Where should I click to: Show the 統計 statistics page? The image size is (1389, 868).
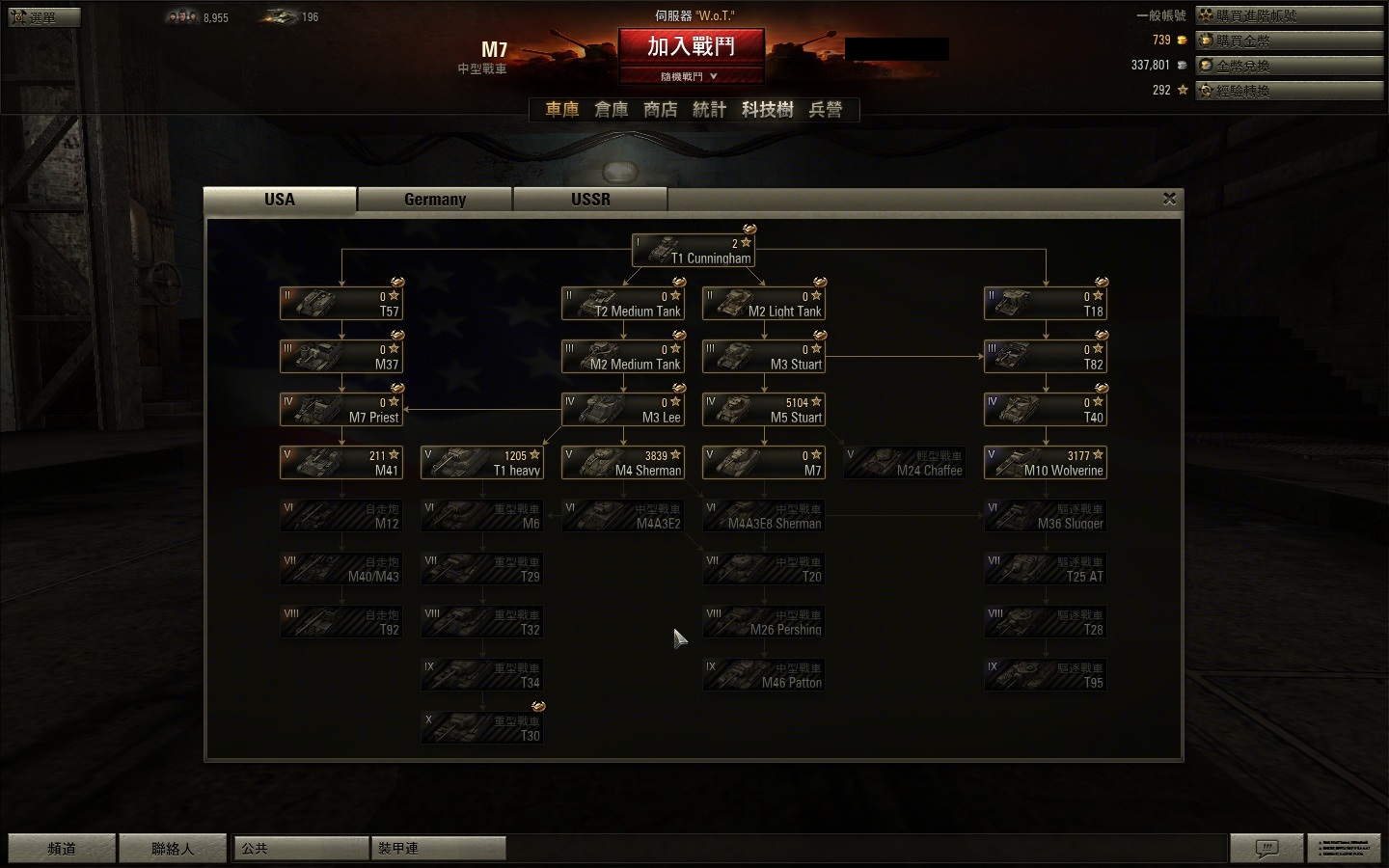[x=709, y=110]
